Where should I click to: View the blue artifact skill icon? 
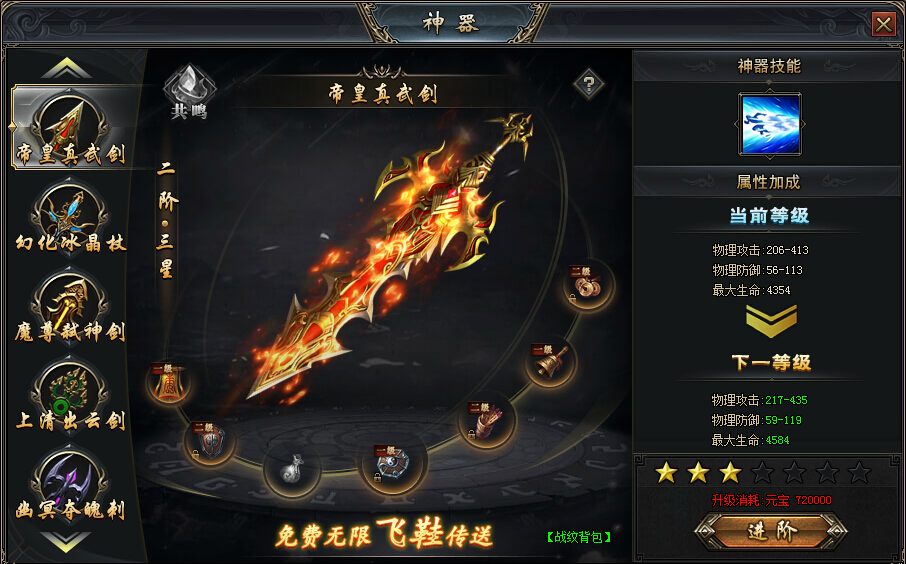click(x=769, y=124)
